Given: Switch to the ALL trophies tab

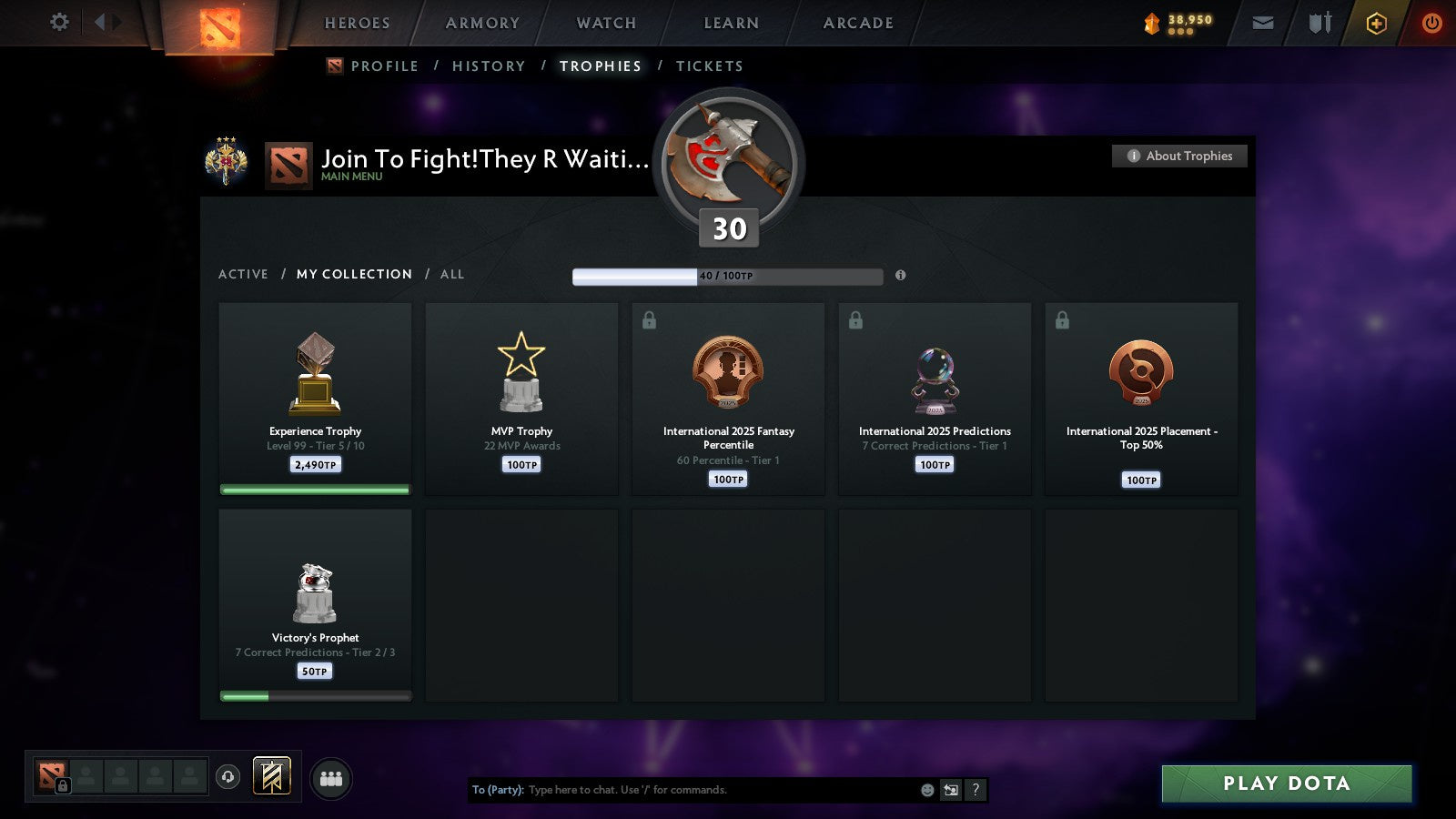Looking at the screenshot, I should 452,274.
